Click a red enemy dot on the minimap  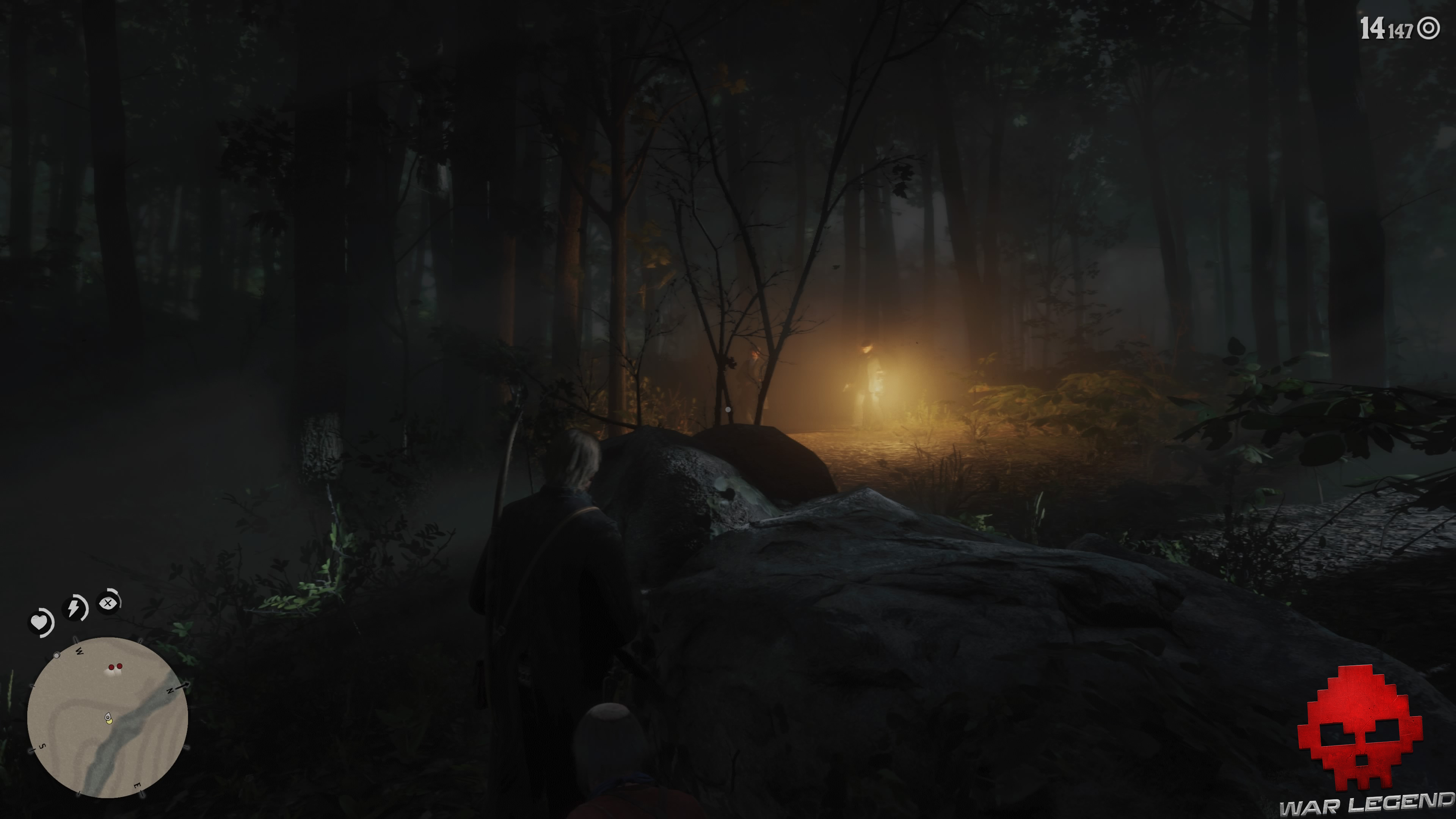(112, 667)
